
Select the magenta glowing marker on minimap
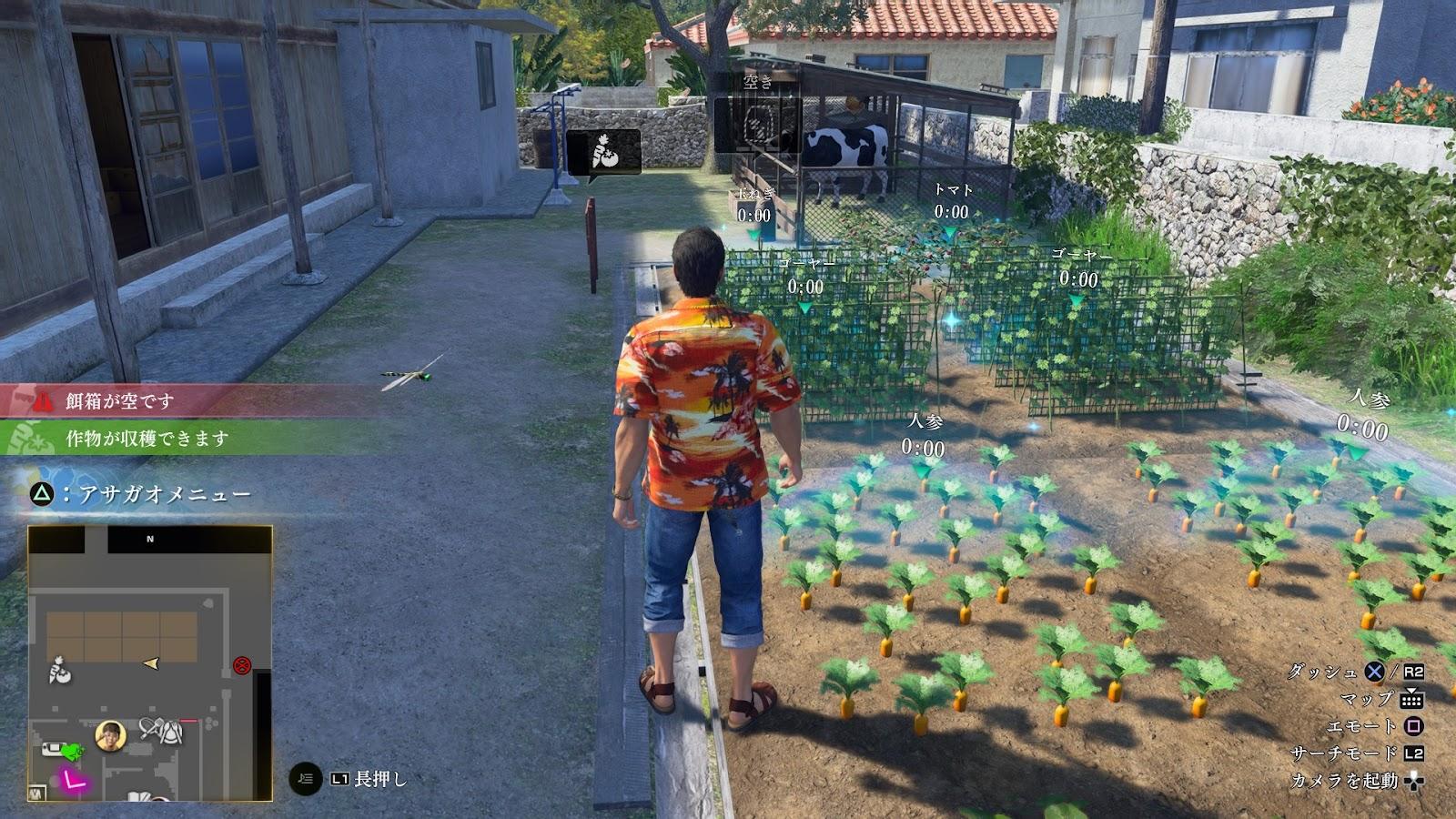(71, 779)
